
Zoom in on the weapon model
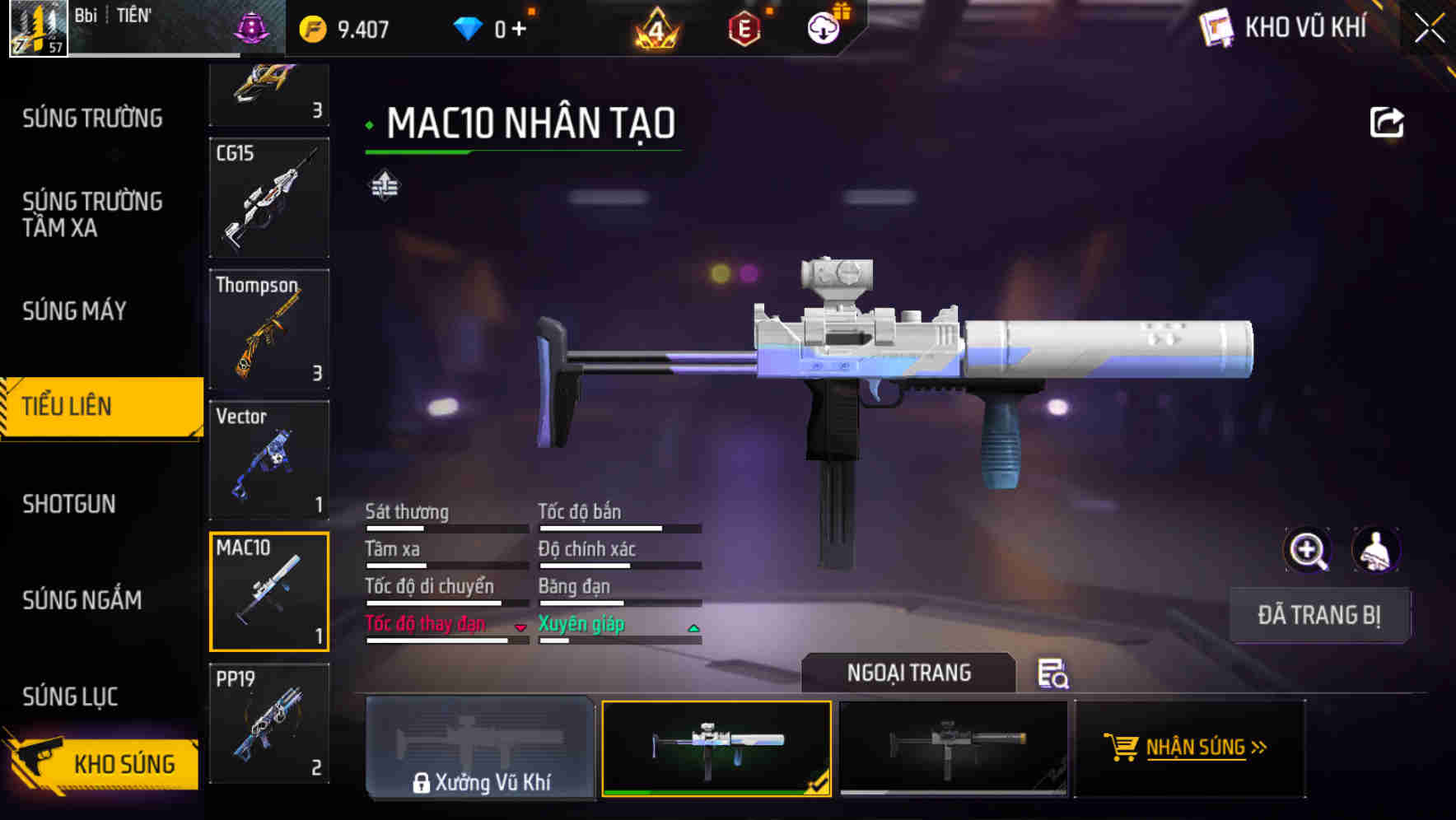[x=1308, y=550]
